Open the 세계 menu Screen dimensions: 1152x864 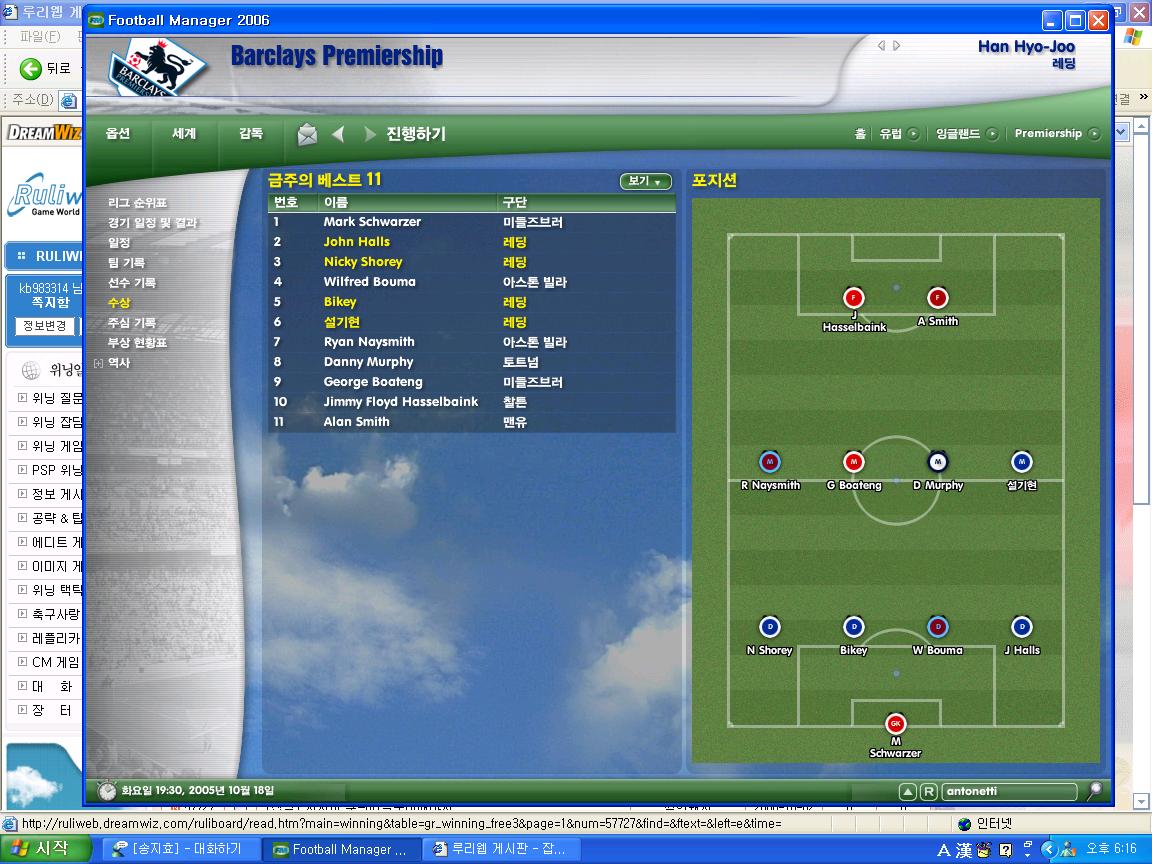(184, 134)
